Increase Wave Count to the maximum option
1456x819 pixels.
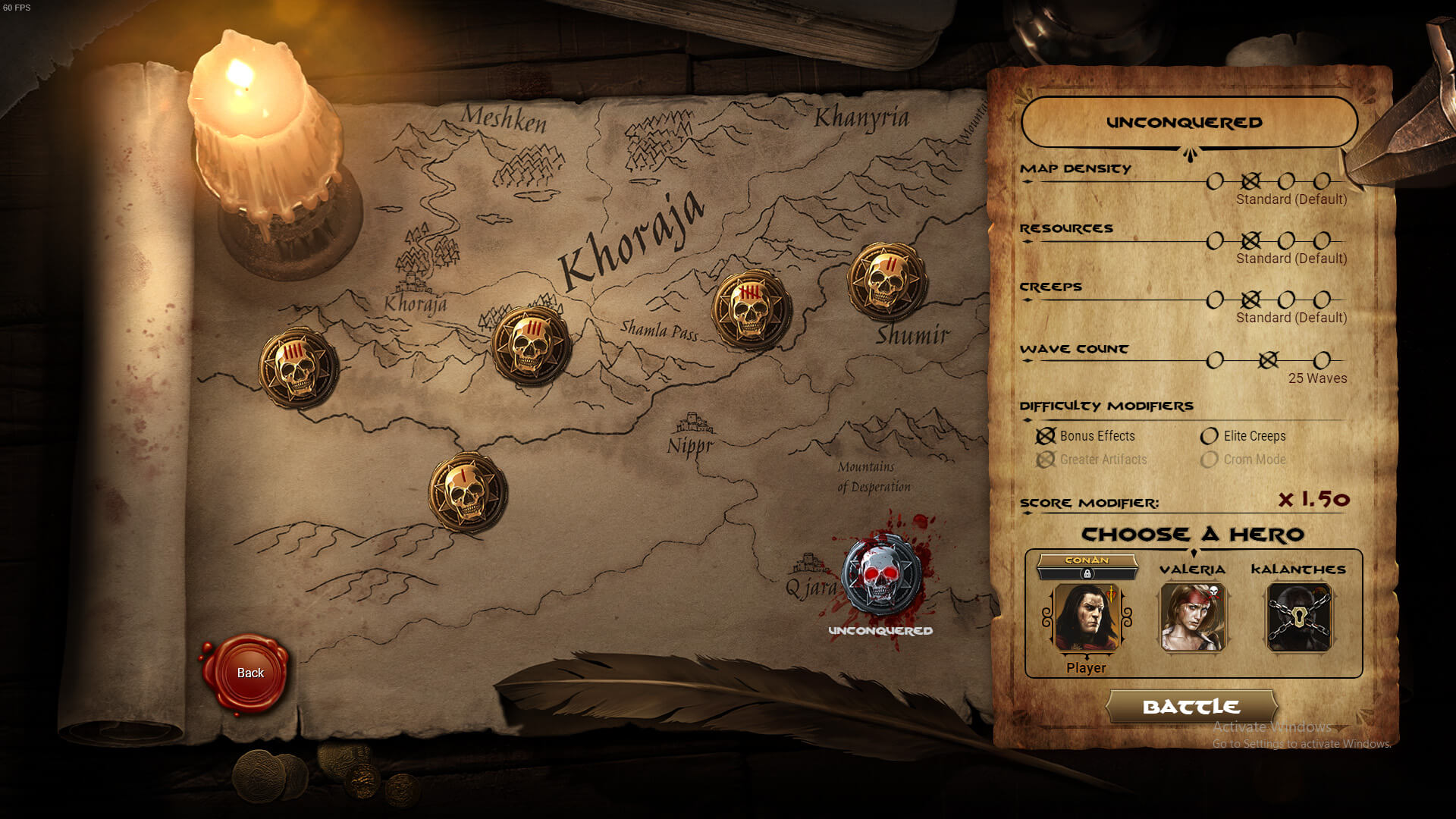(1323, 360)
